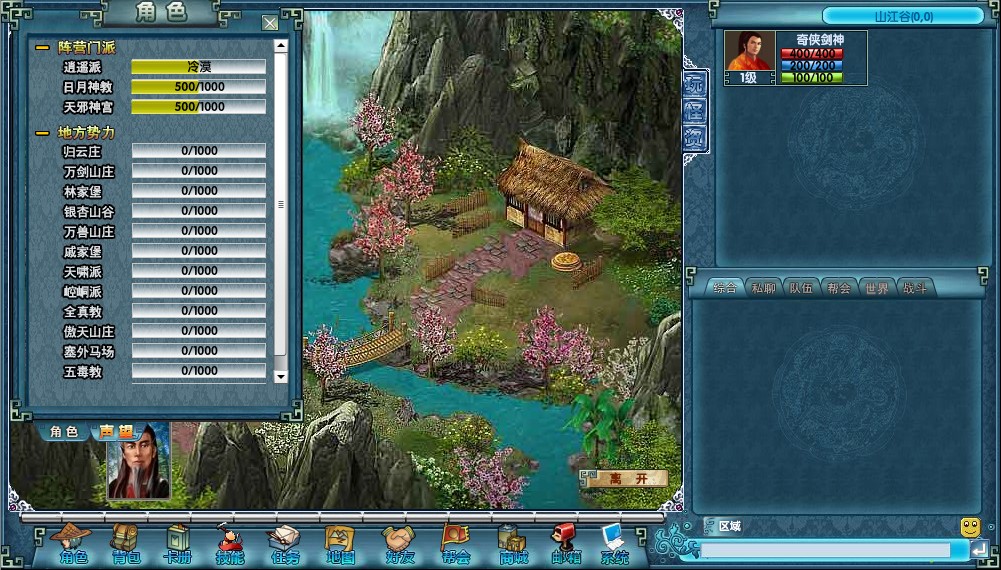Click the chat text input field
Screen dimensions: 1001x570
tap(825, 550)
